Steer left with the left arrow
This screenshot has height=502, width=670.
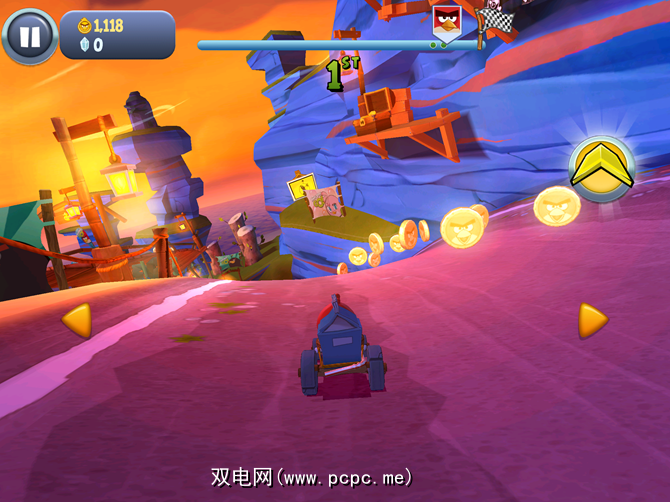coord(77,320)
